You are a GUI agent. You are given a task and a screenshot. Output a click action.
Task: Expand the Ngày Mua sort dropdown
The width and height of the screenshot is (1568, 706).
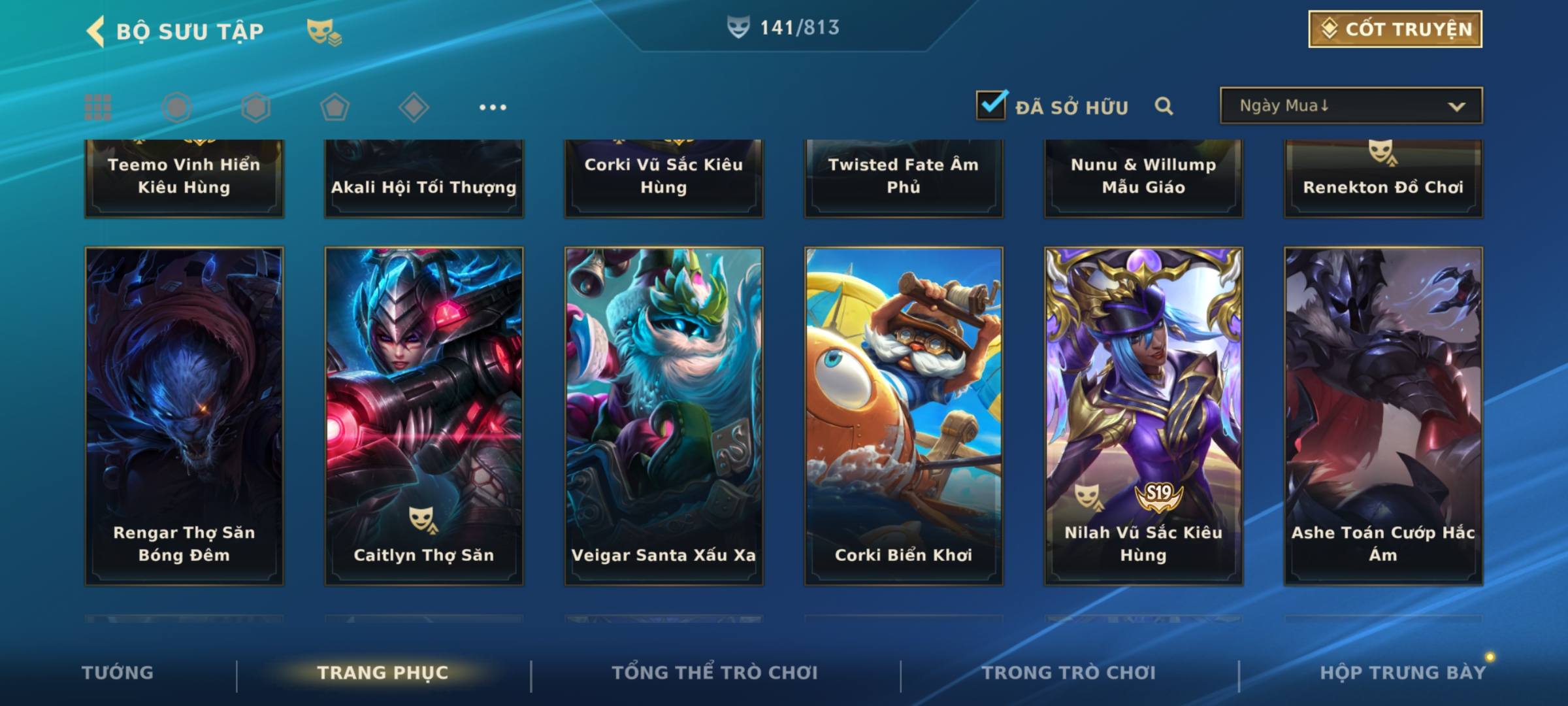(1351, 106)
